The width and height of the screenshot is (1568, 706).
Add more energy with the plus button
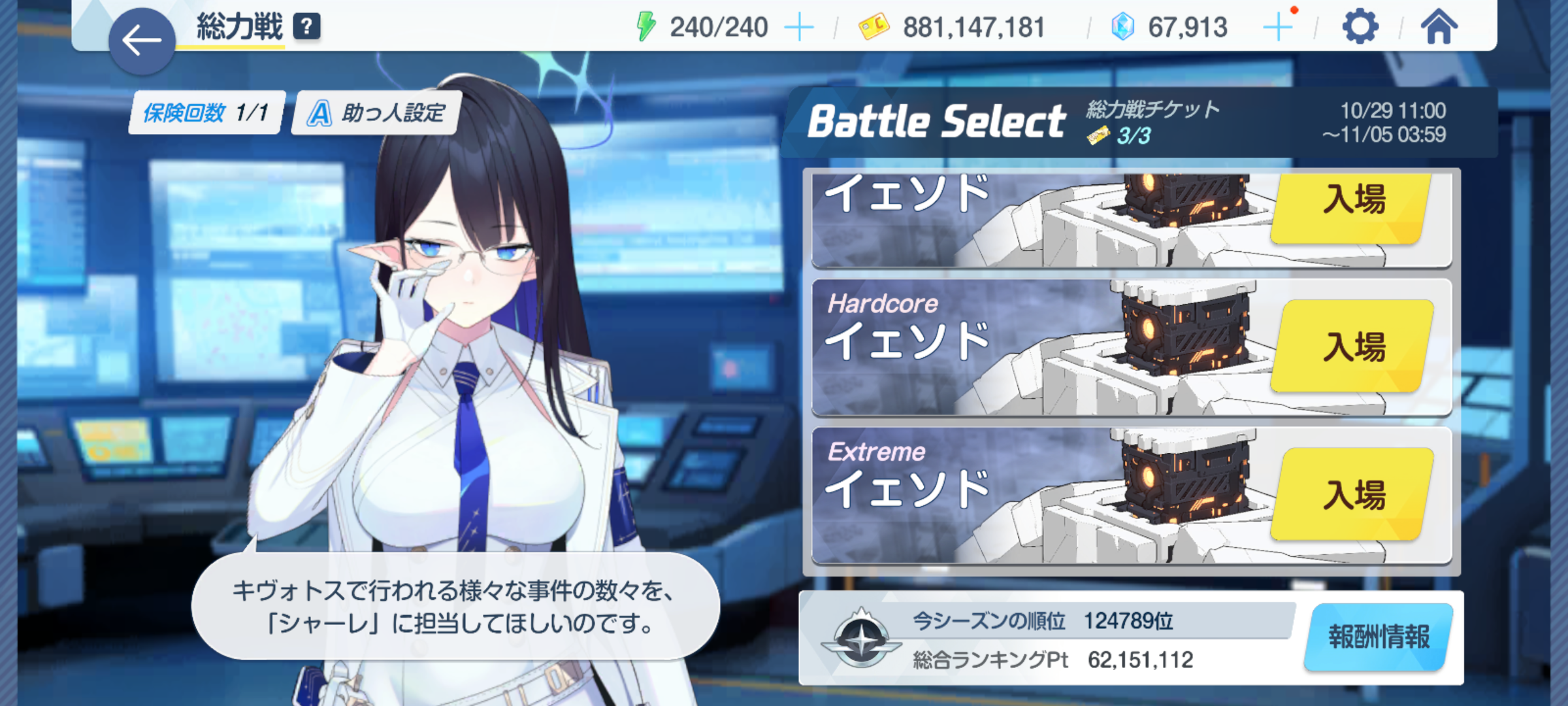point(798,27)
